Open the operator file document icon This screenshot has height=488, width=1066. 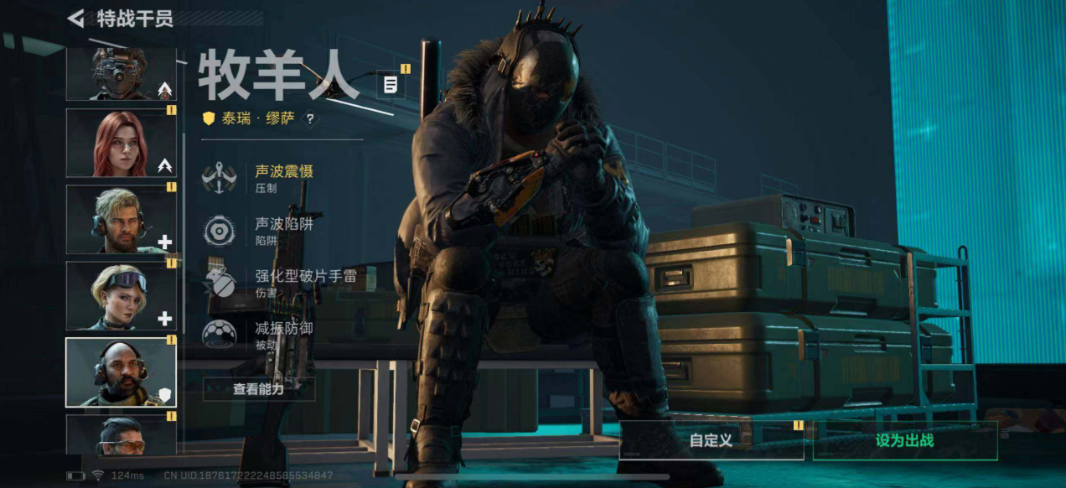(x=391, y=85)
